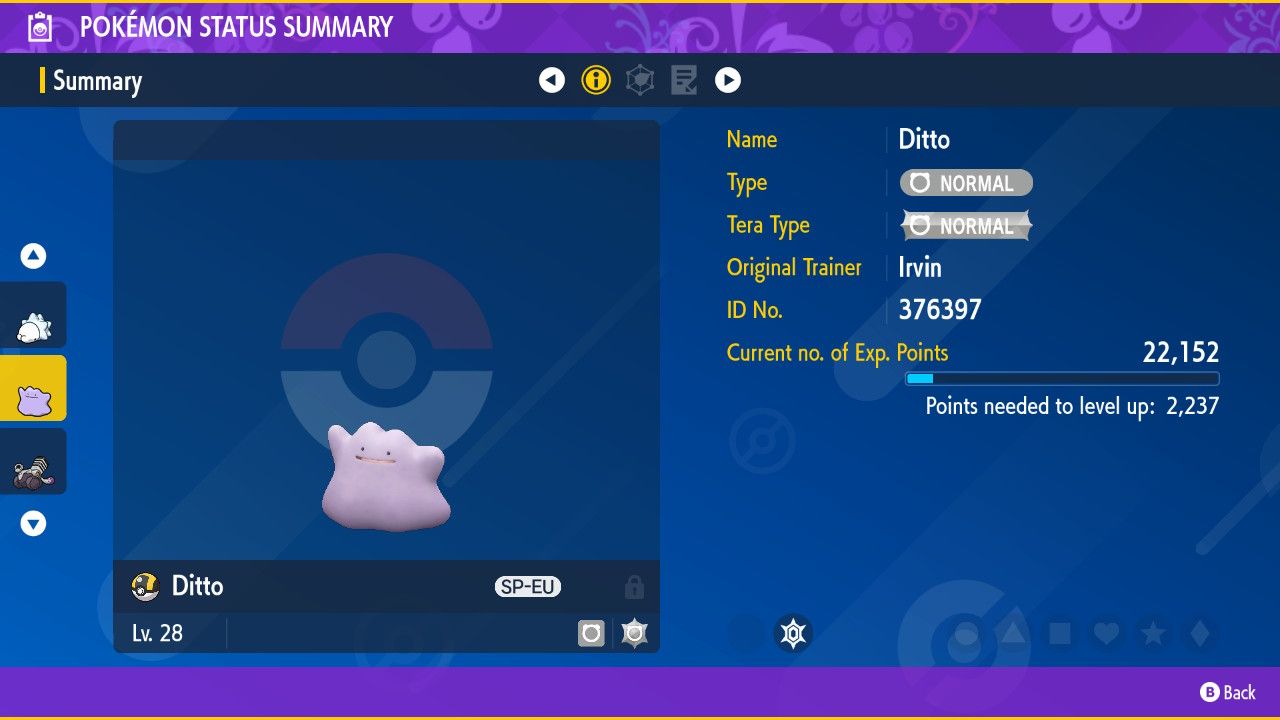Viewport: 1280px width, 720px height.
Task: Click the Poké Ball icon beside Ditto's name
Action: click(x=145, y=587)
